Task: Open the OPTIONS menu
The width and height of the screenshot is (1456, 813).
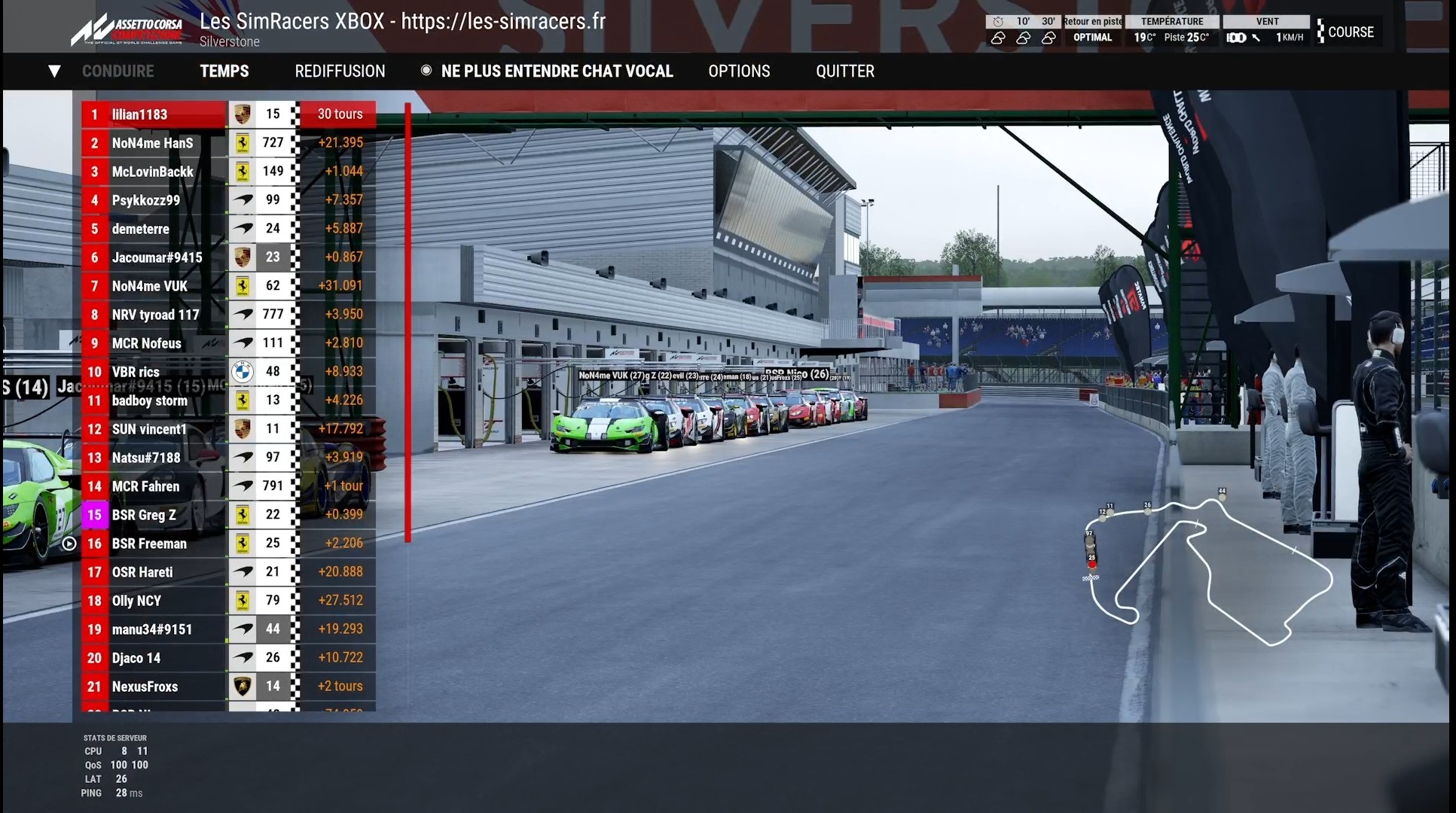Action: 739,72
